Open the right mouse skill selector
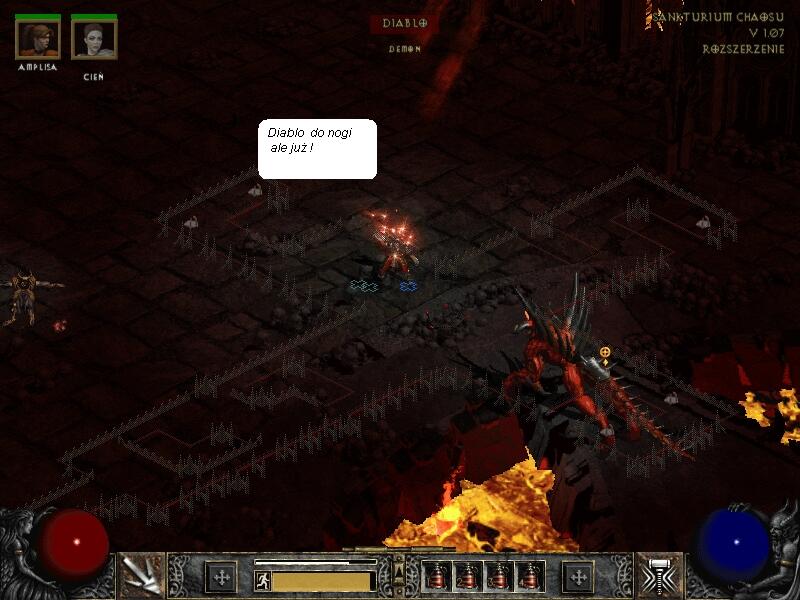Image resolution: width=800 pixels, height=600 pixels. coord(660,575)
